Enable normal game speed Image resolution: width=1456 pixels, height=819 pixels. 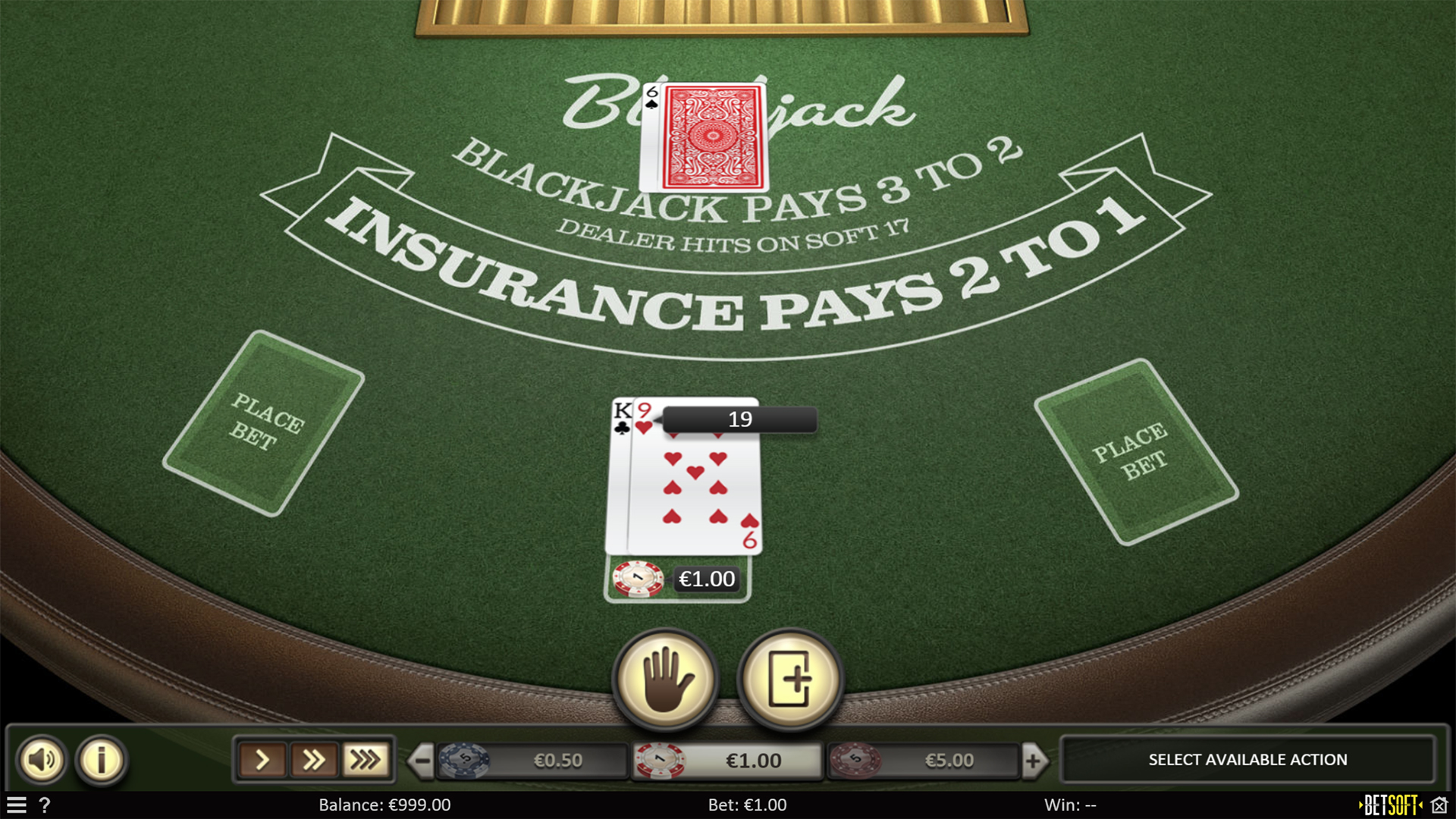pyautogui.click(x=263, y=760)
